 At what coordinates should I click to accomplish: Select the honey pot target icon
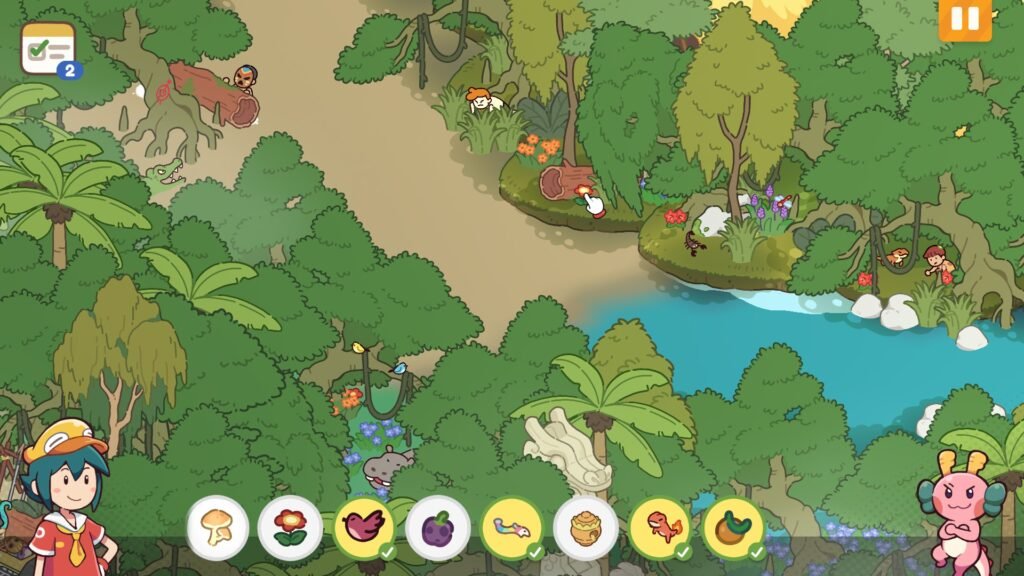(x=586, y=527)
